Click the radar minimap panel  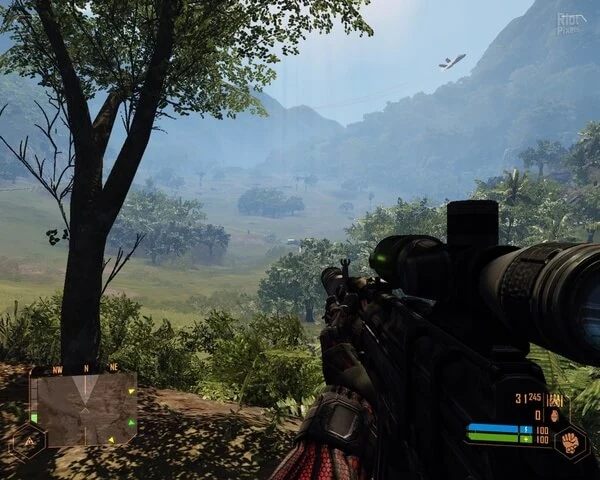point(84,408)
